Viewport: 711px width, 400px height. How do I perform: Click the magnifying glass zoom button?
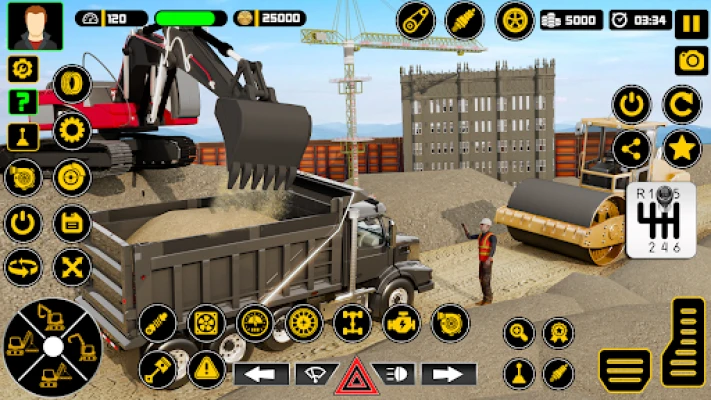tap(519, 333)
